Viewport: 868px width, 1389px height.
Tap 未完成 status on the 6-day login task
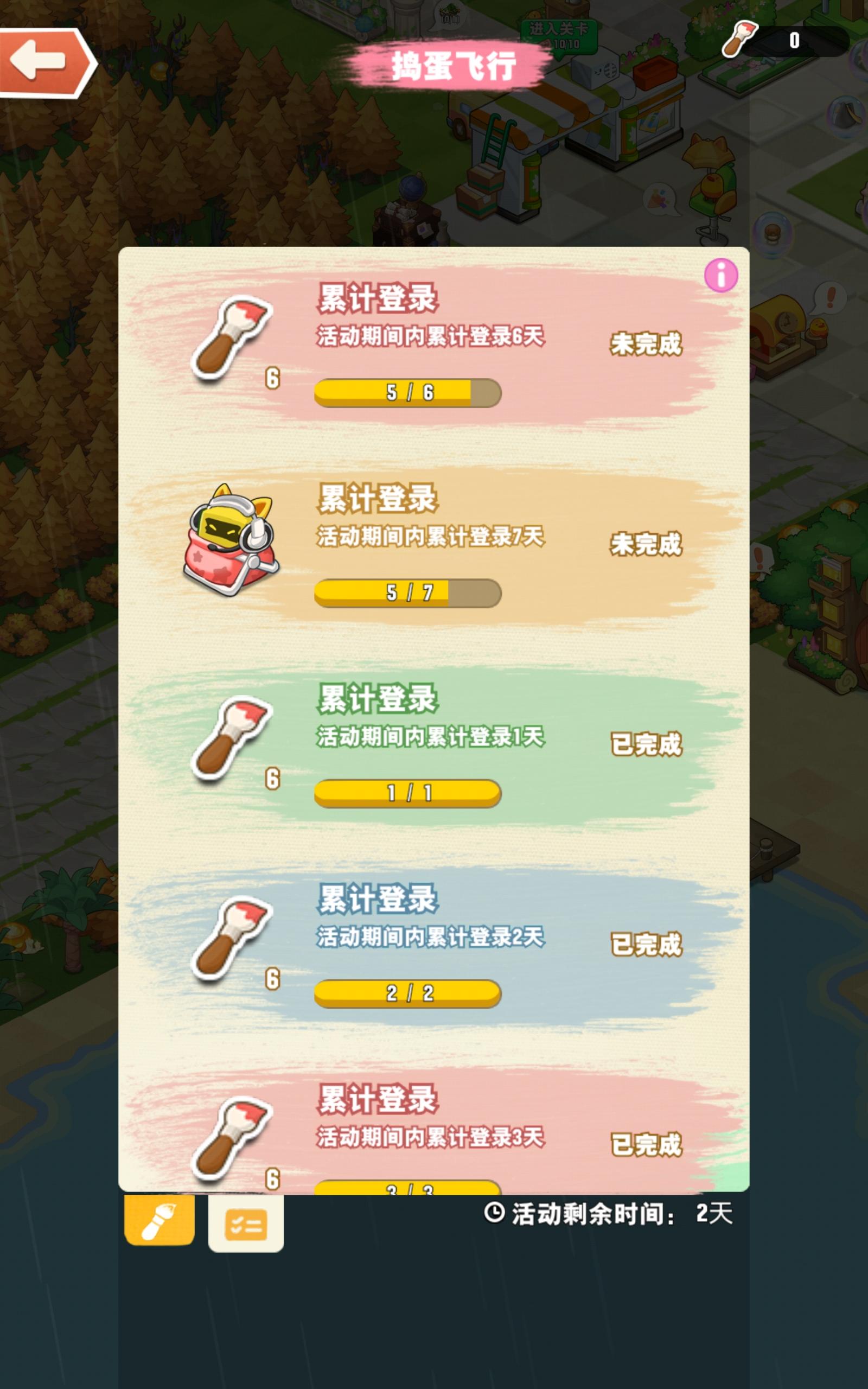point(646,344)
